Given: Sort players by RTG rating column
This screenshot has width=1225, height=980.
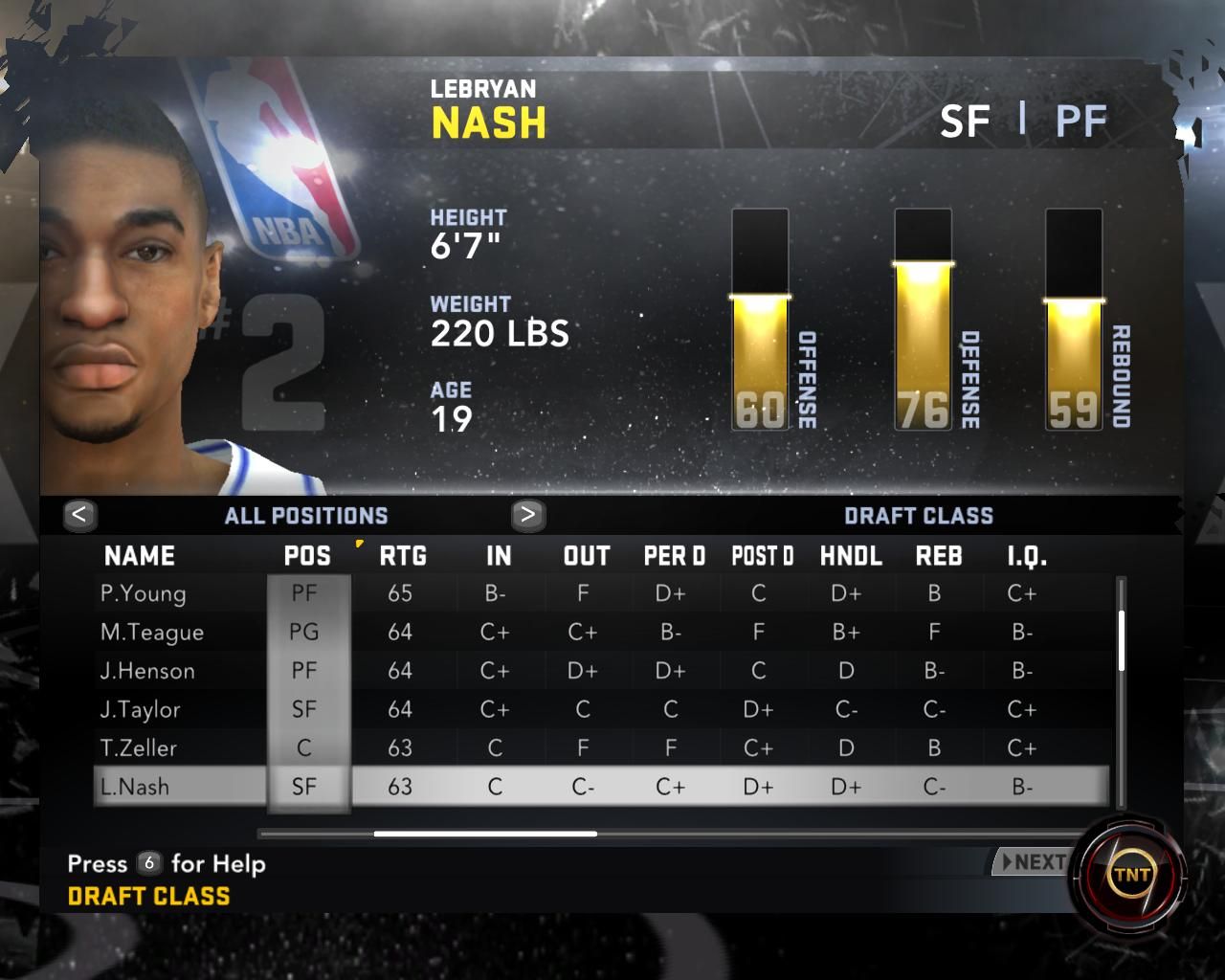Looking at the screenshot, I should (x=403, y=556).
